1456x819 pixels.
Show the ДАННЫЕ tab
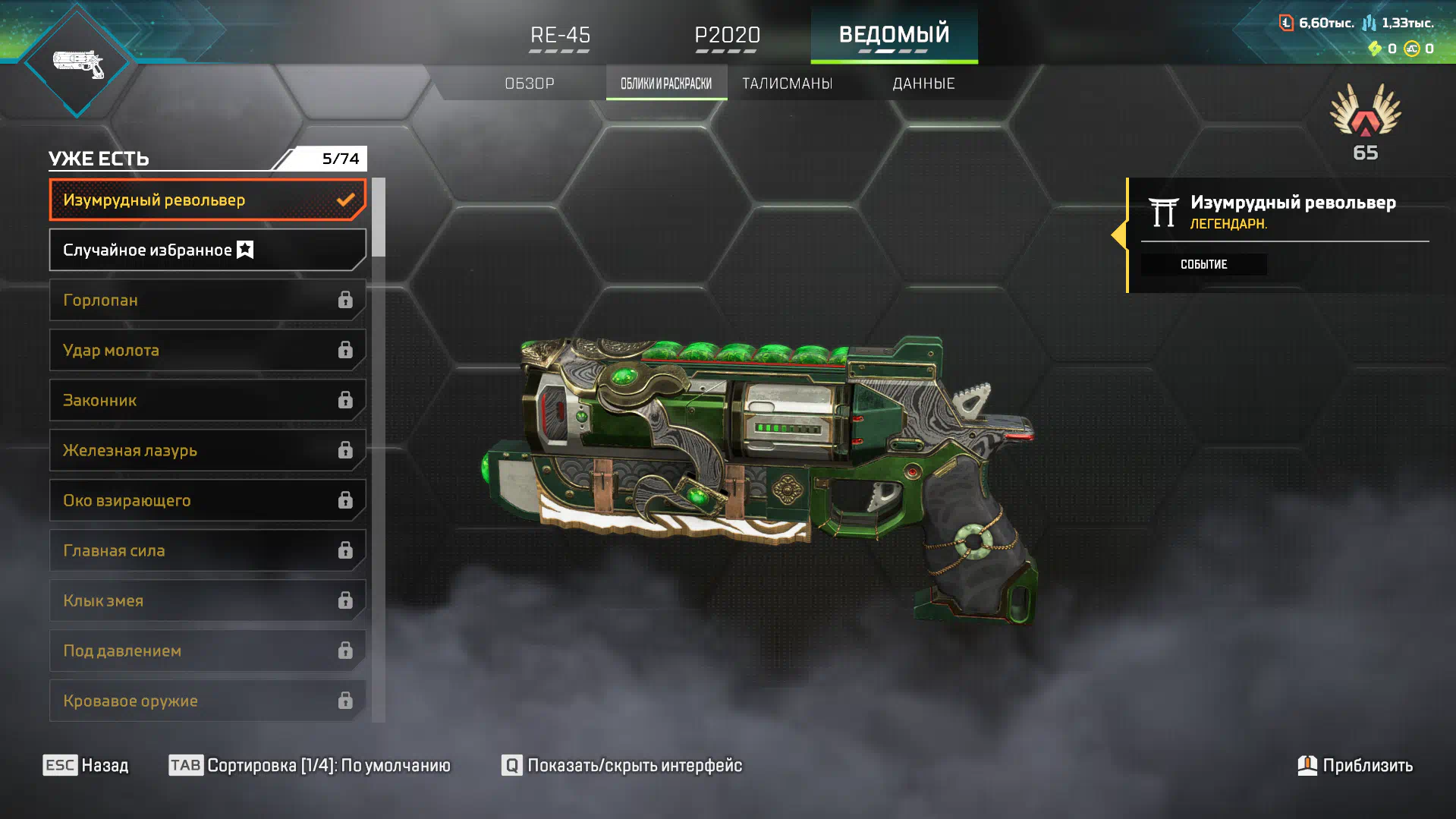click(923, 83)
